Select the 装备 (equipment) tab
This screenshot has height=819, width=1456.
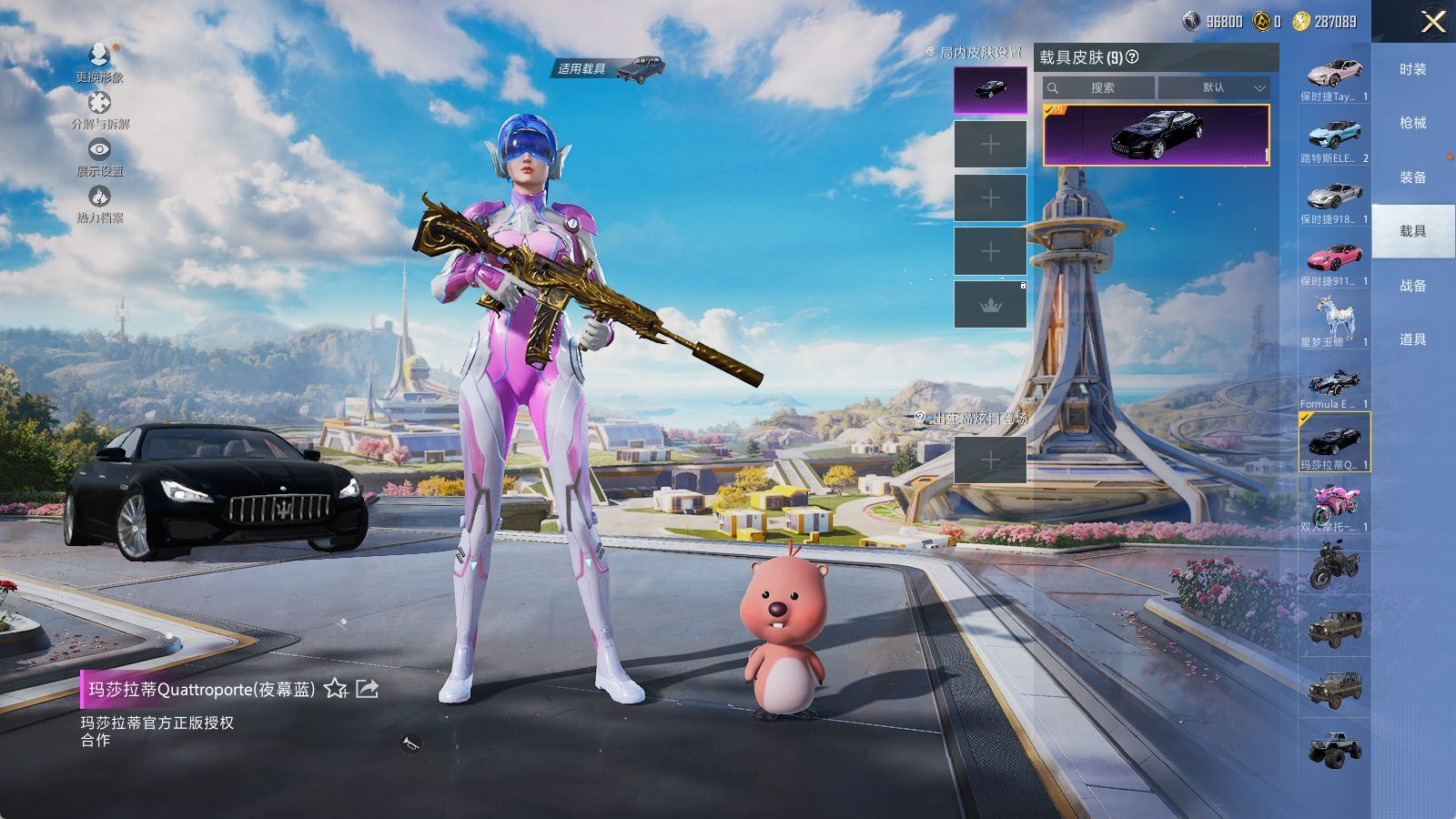coord(1412,177)
